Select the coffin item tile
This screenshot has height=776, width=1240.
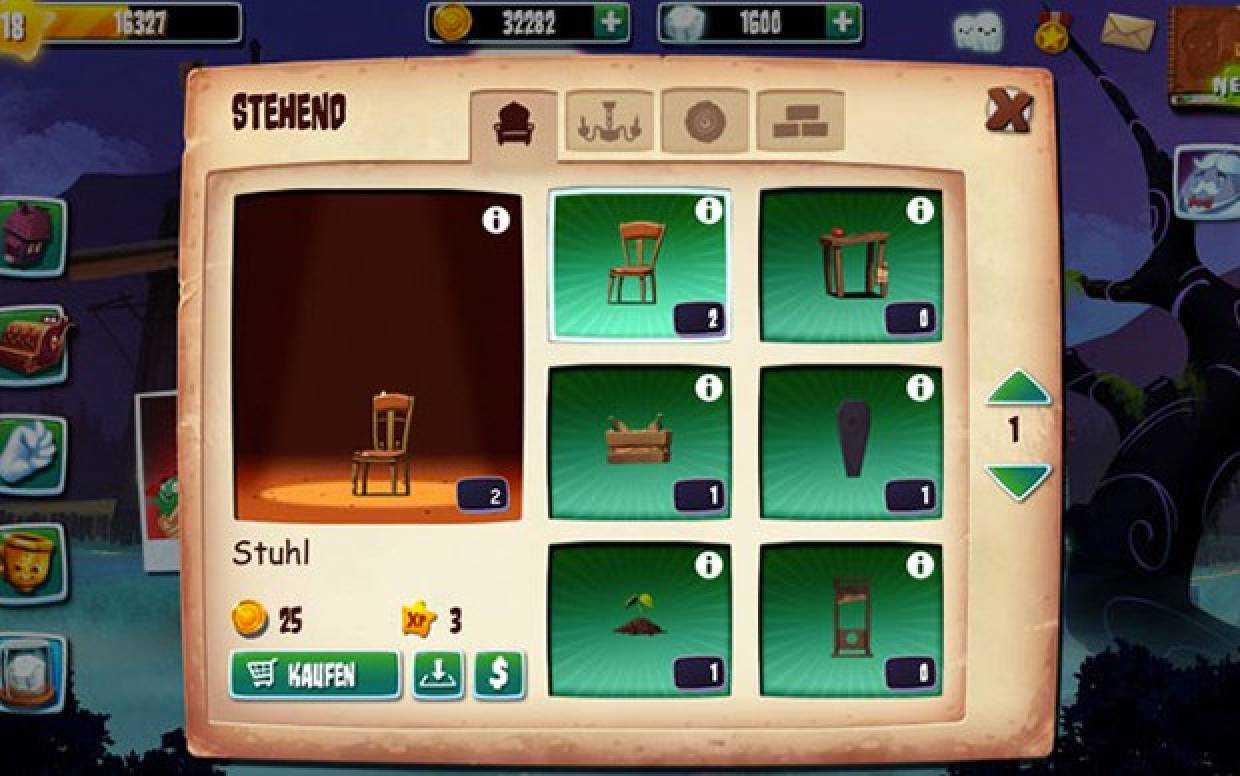(850, 442)
